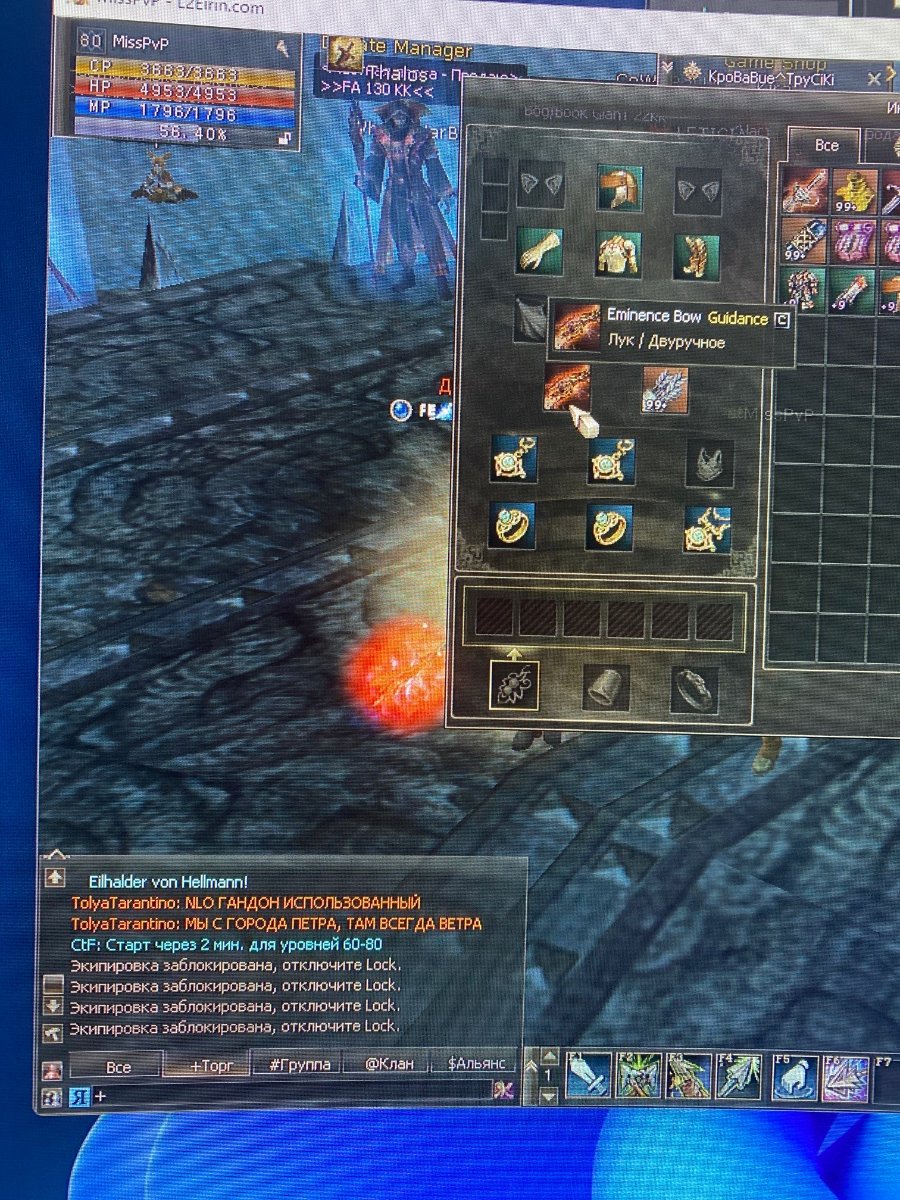900x1200 pixels.
Task: Close the Game Shop bar
Action: (873, 78)
